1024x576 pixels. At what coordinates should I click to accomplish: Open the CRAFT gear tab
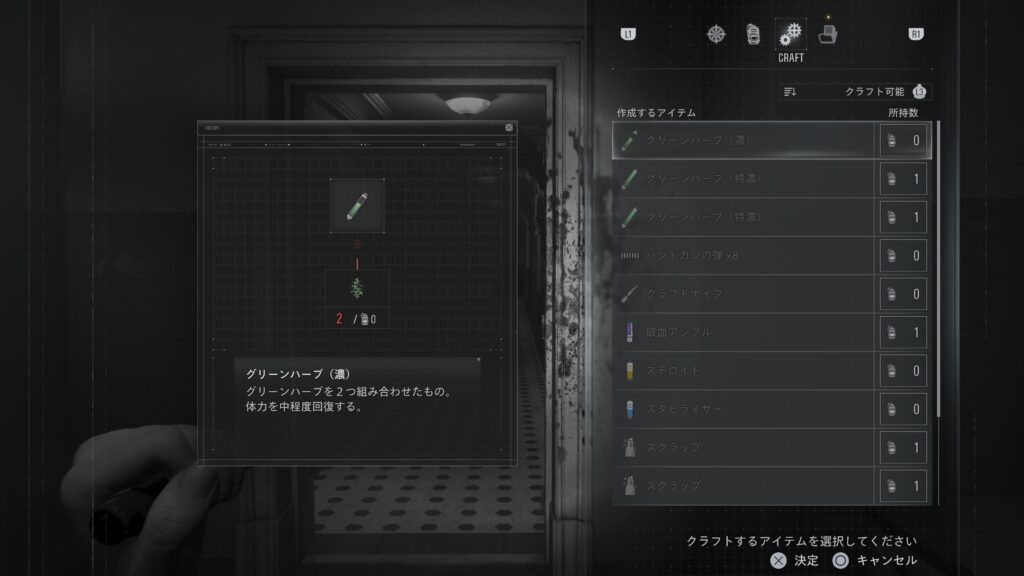tap(791, 34)
